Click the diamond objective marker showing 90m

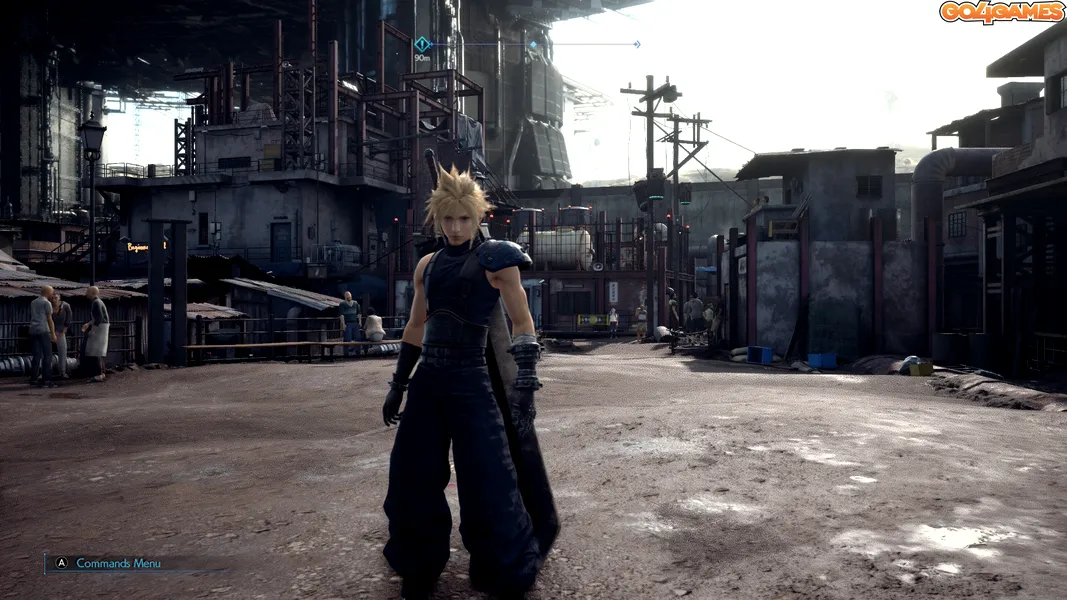[x=422, y=44]
